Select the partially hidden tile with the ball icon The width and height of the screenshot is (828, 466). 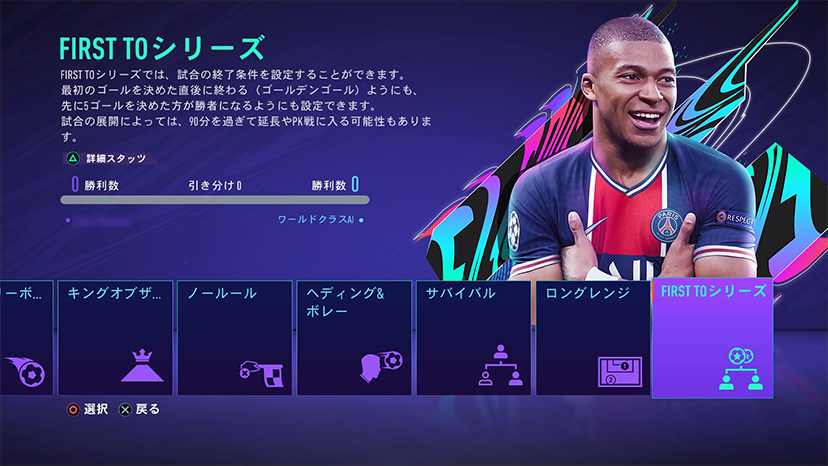[x=24, y=338]
